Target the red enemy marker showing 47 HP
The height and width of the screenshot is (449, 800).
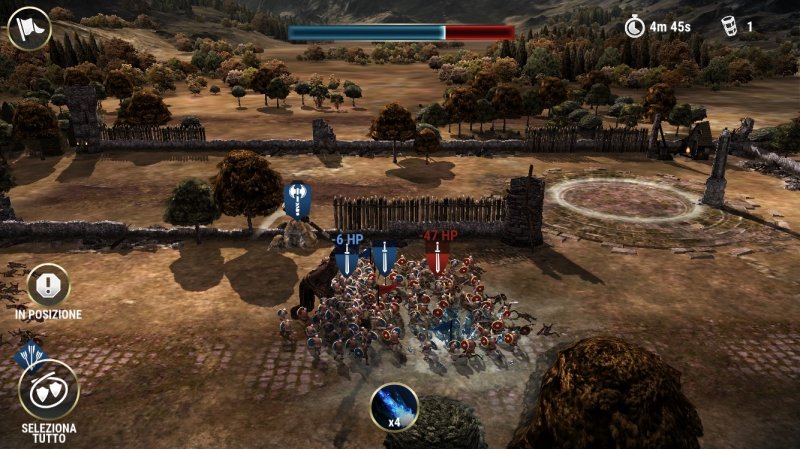coord(437,257)
